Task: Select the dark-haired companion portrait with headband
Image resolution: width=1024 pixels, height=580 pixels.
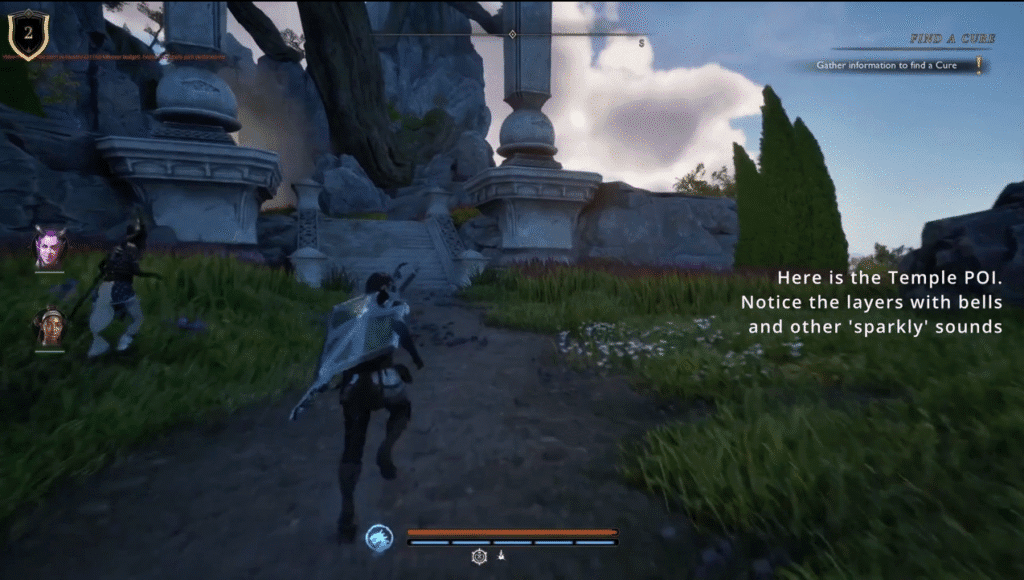Action: point(49,327)
